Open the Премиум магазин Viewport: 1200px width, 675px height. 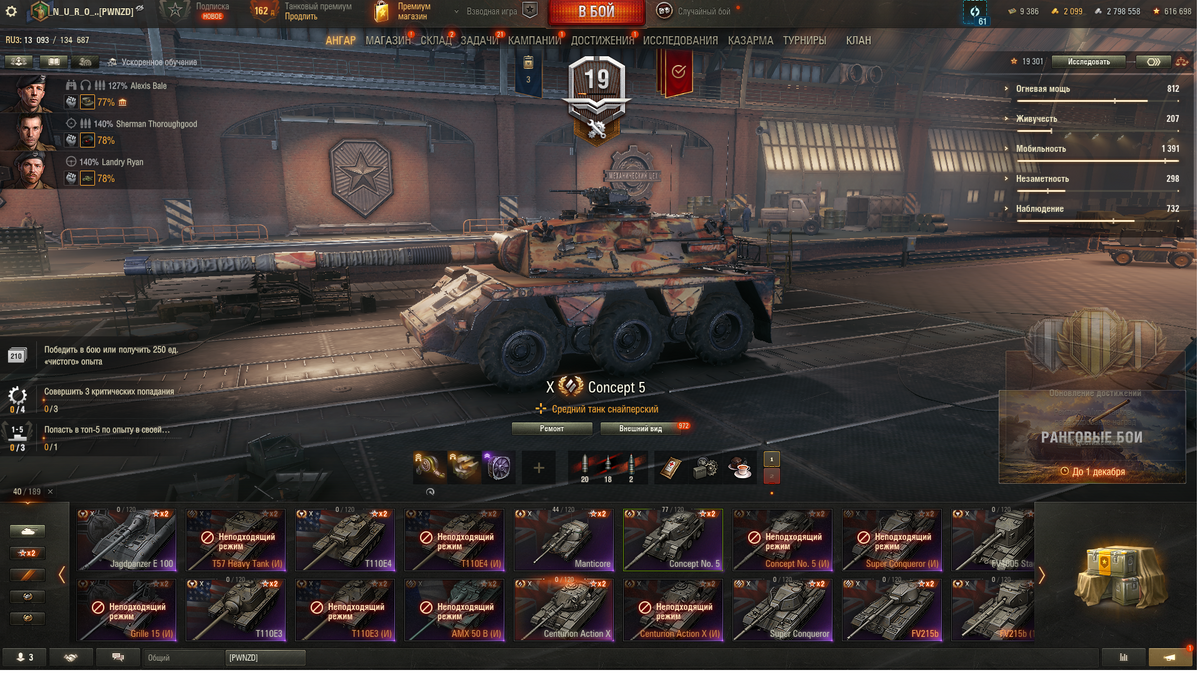(403, 12)
